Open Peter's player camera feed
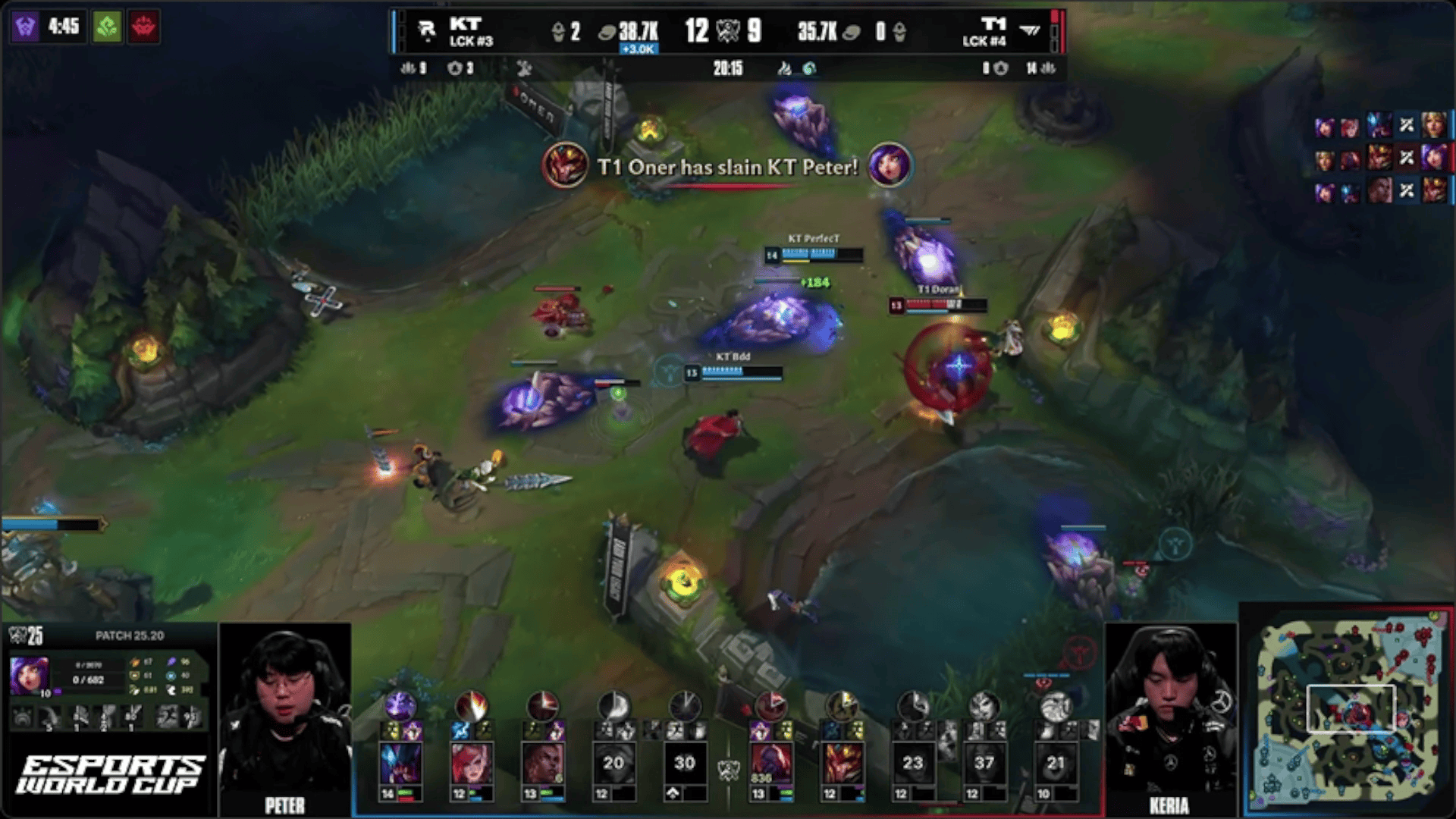This screenshot has width=1456, height=819. pyautogui.click(x=285, y=717)
